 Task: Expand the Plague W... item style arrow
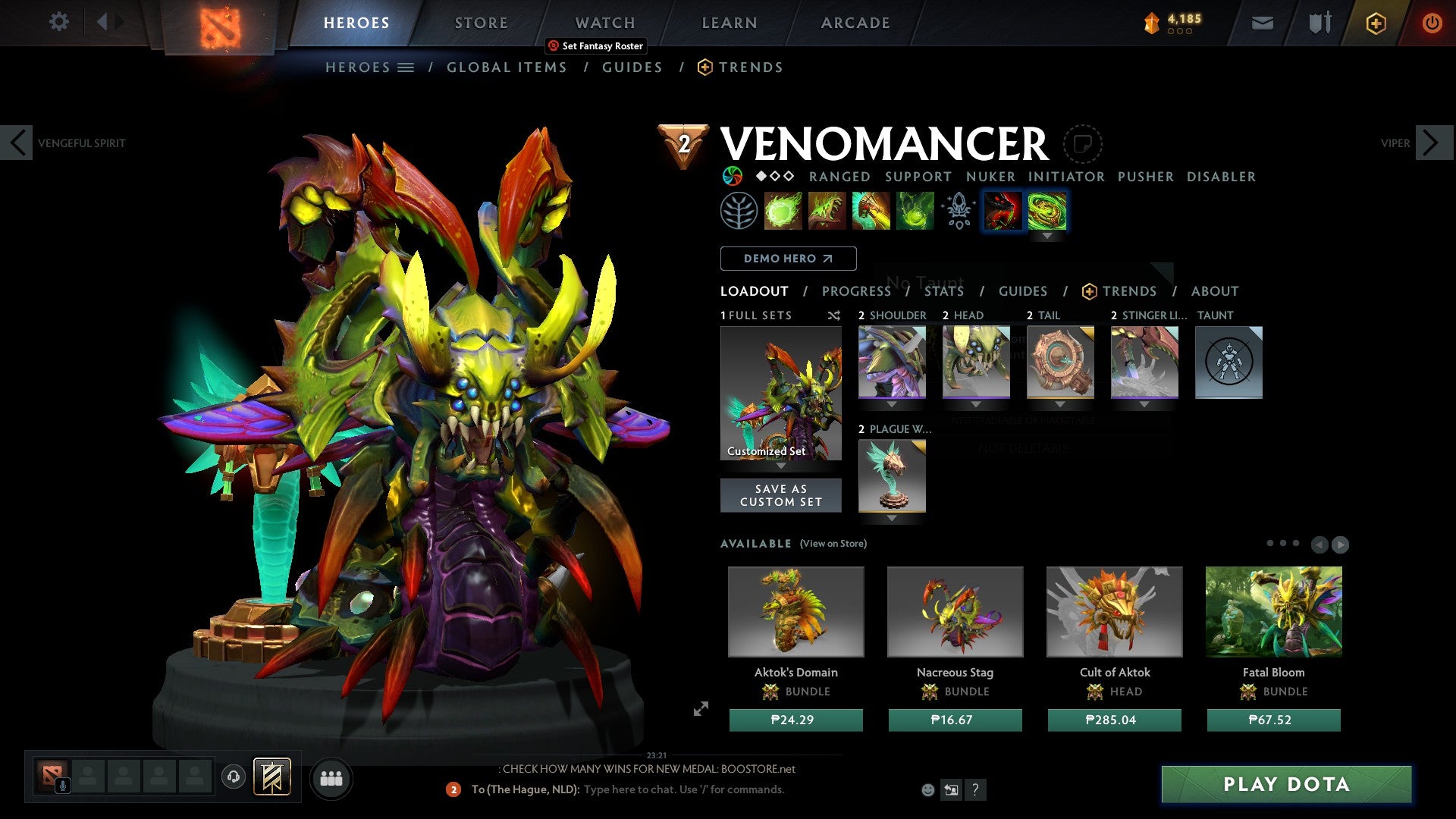click(x=892, y=519)
